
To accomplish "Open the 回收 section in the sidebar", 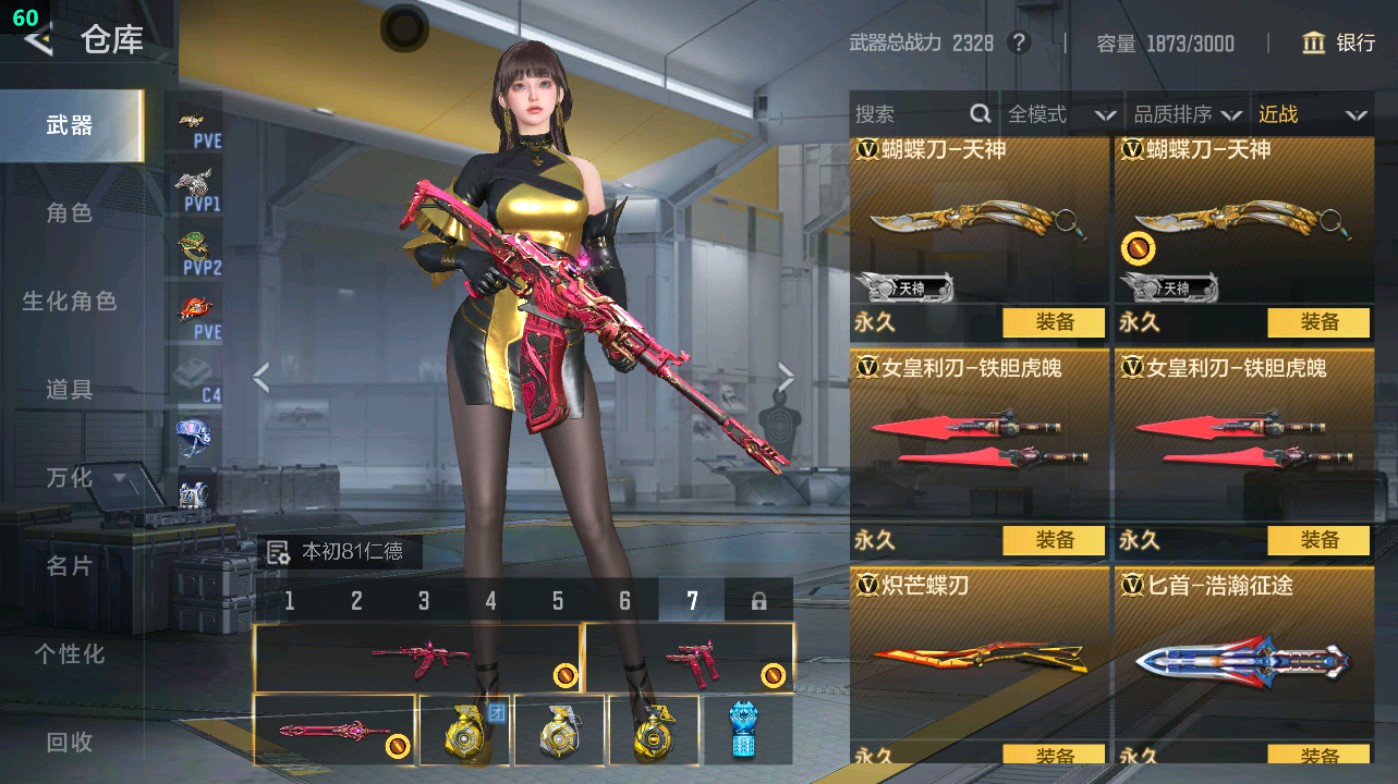I will point(72,742).
